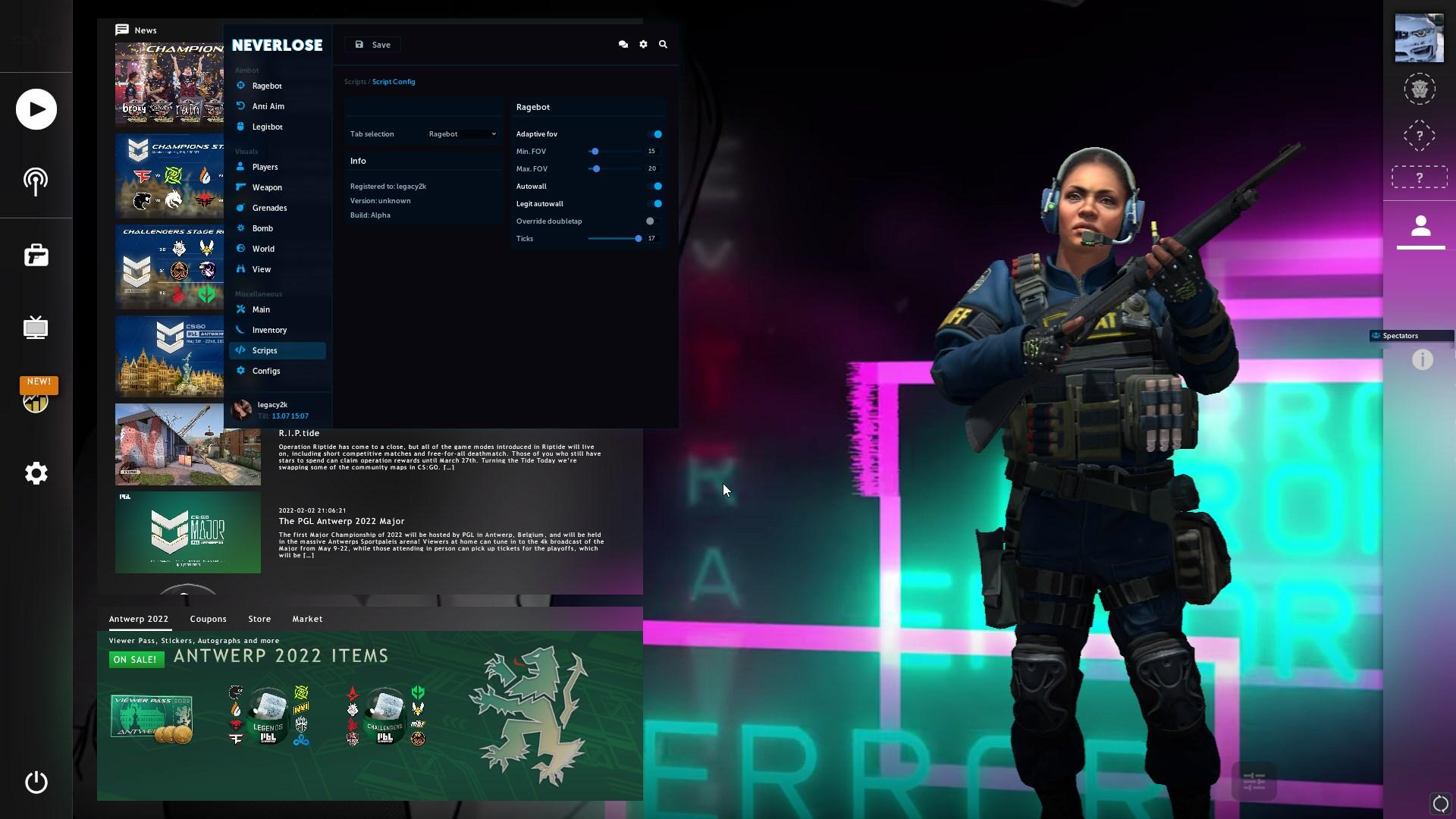Image resolution: width=1456 pixels, height=819 pixels.
Task: Click the search icon in NEVERLOSE header
Action: coord(663,44)
